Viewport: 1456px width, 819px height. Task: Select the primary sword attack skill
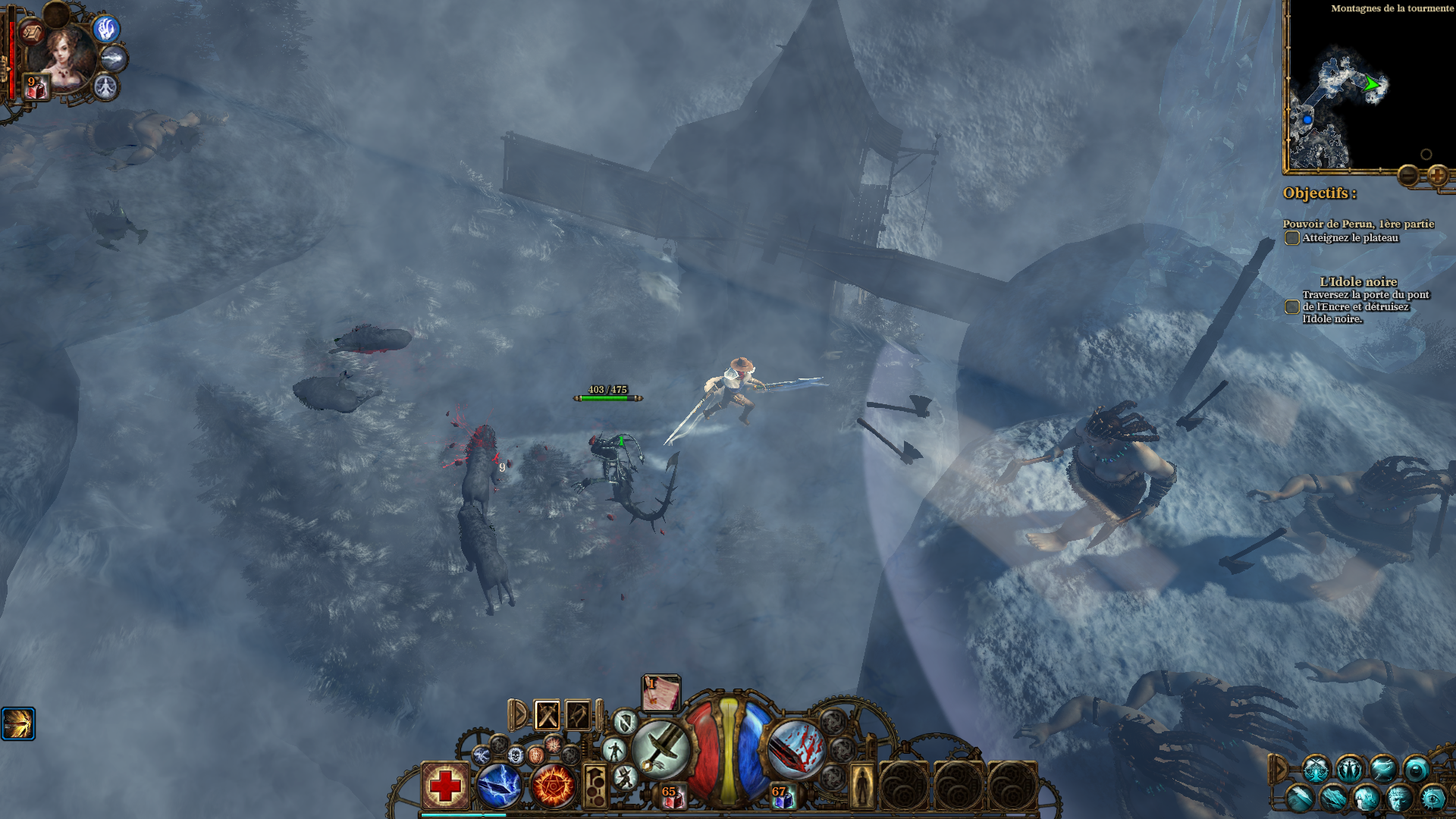point(661,748)
